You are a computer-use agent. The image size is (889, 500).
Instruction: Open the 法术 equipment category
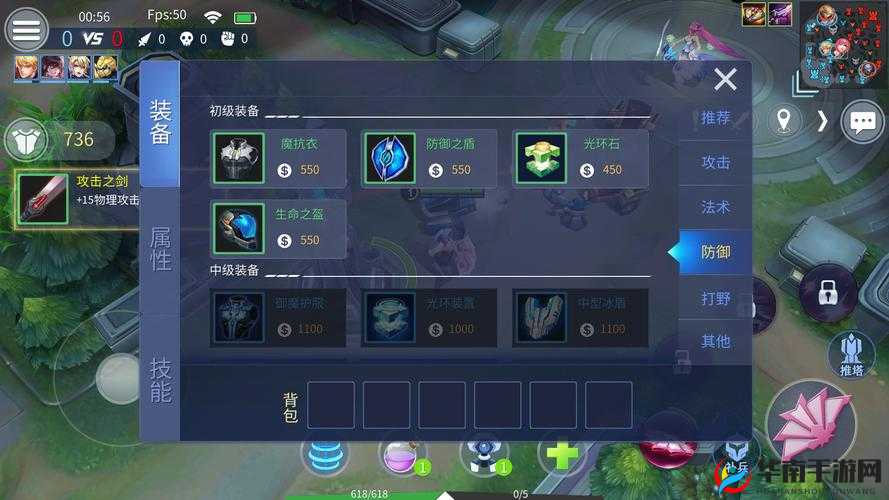[x=715, y=207]
